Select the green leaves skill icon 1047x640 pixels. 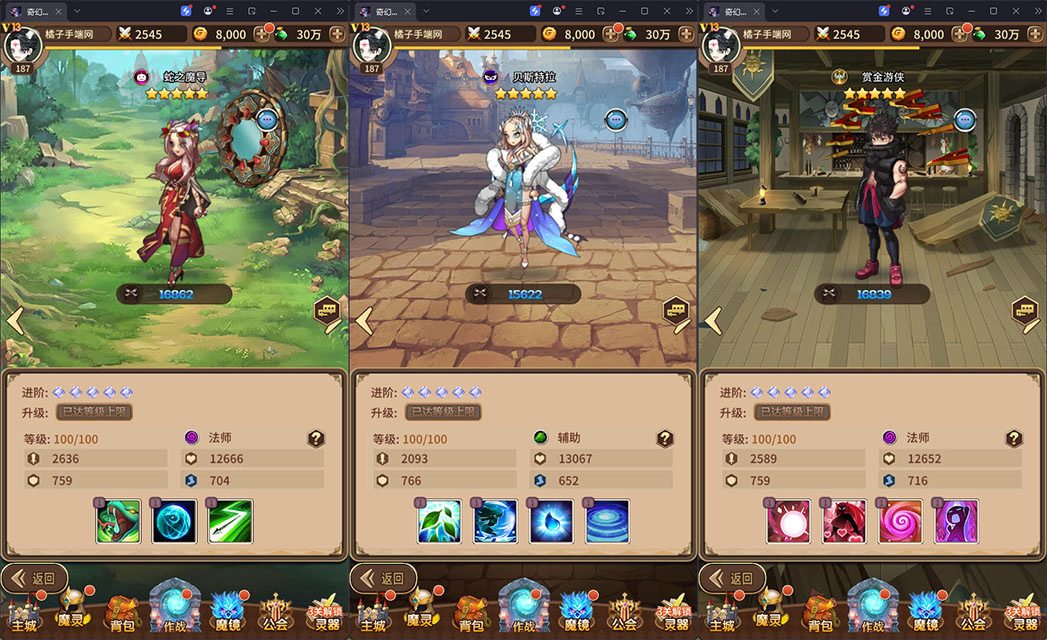pyautogui.click(x=439, y=522)
